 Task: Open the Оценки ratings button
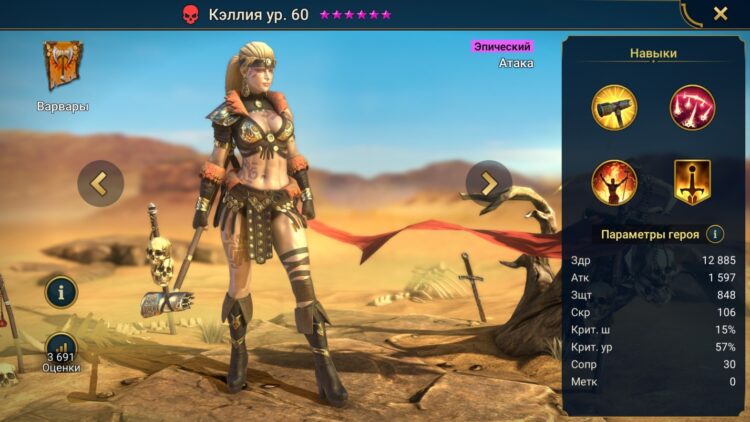pos(61,352)
